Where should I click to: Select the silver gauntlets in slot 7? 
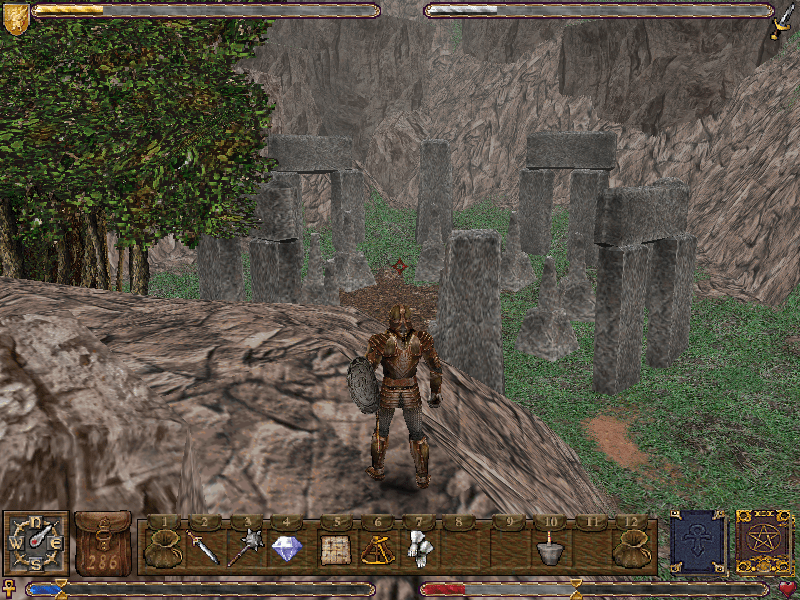coord(419,548)
